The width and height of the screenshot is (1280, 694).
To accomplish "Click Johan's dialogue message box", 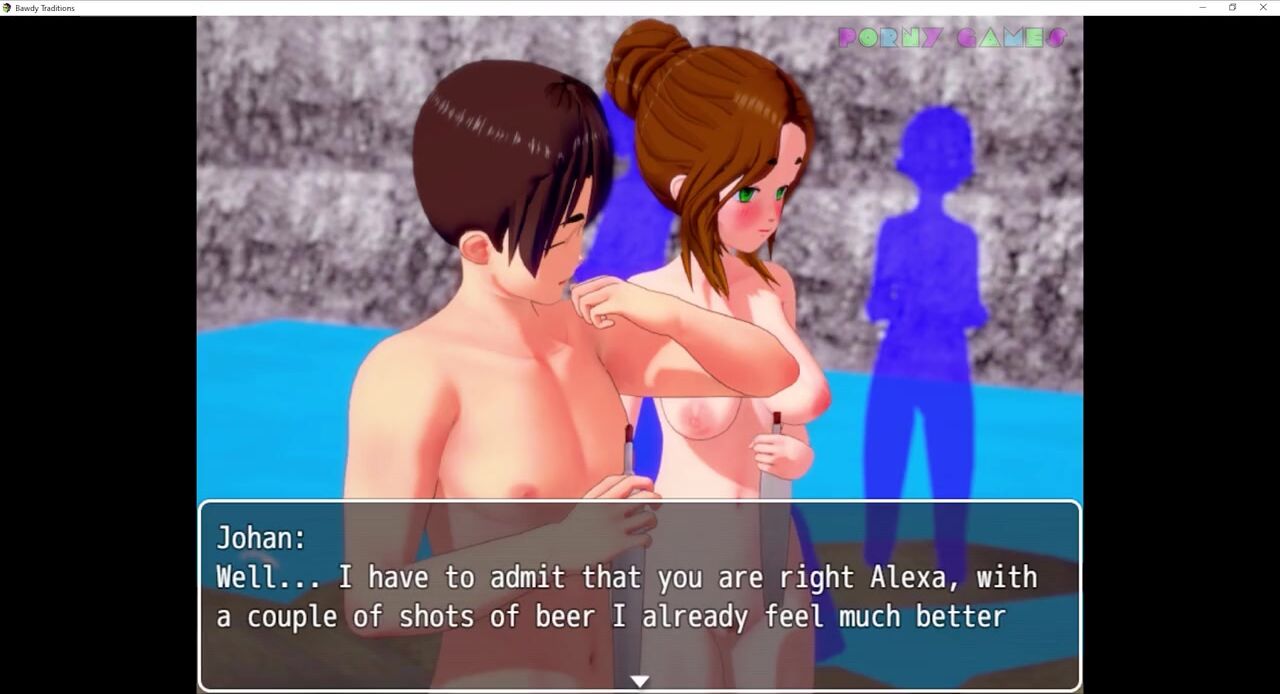I will pyautogui.click(x=640, y=595).
